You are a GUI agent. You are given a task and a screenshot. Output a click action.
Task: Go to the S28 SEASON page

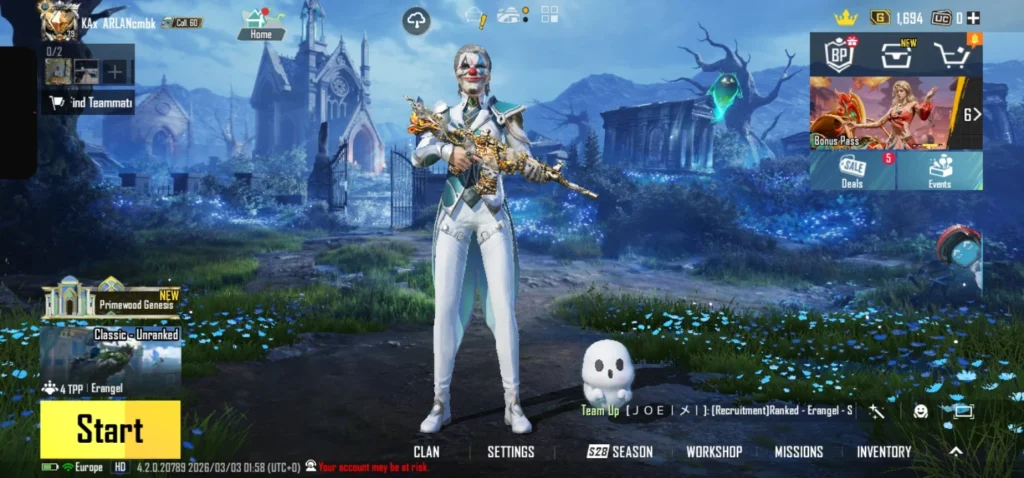620,452
